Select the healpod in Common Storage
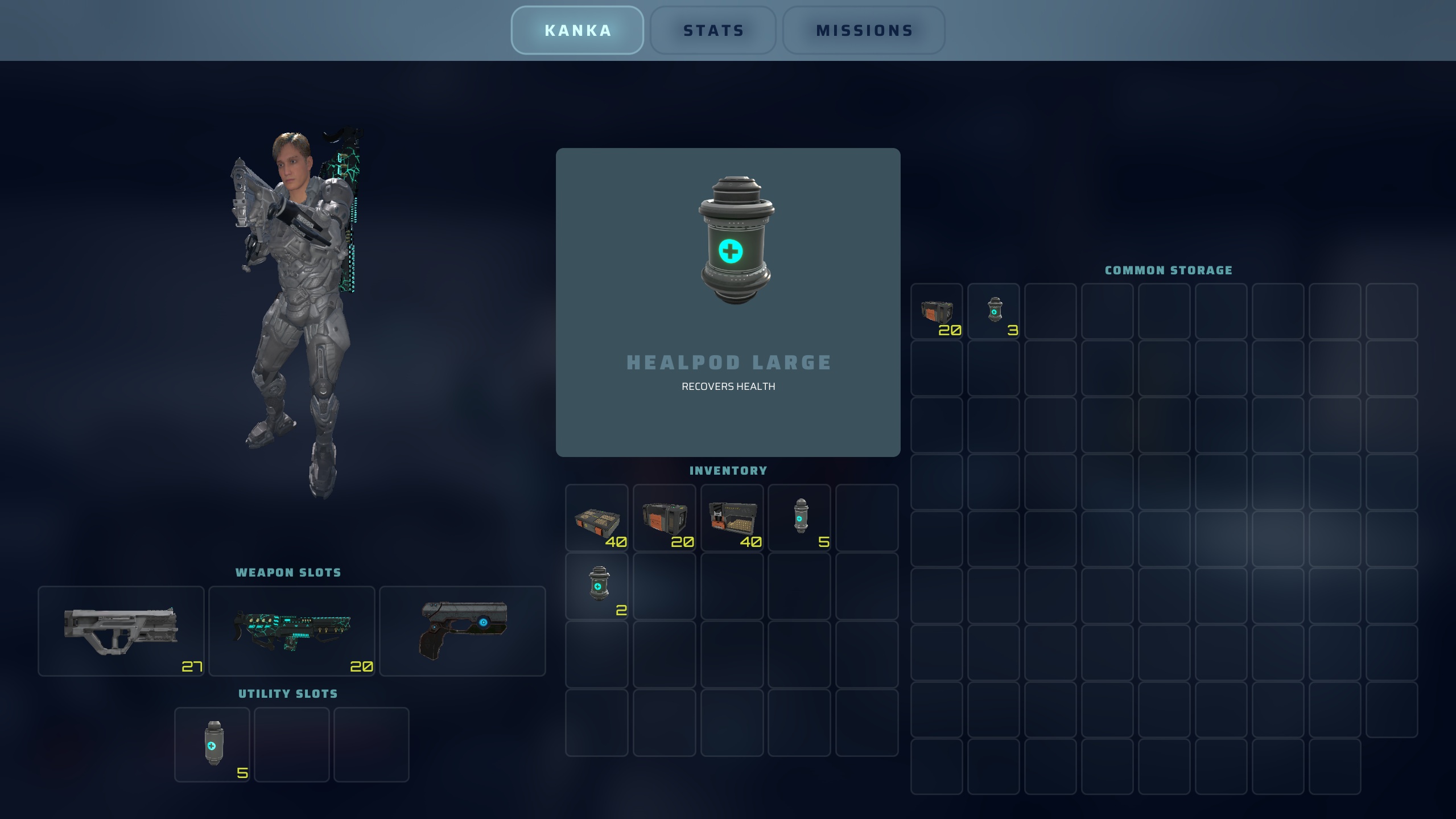 point(994,311)
